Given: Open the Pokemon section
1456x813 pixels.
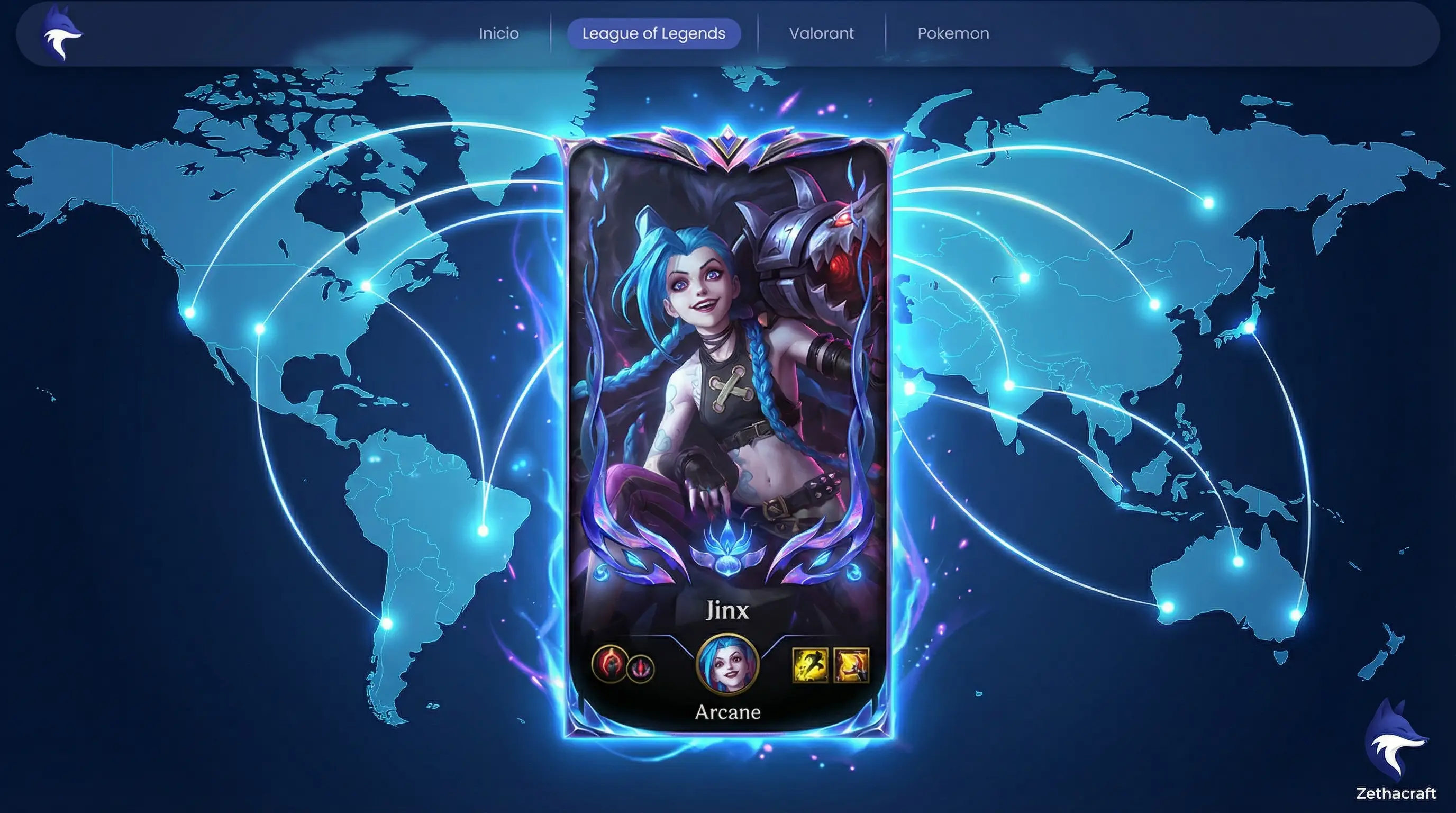Looking at the screenshot, I should 953,33.
